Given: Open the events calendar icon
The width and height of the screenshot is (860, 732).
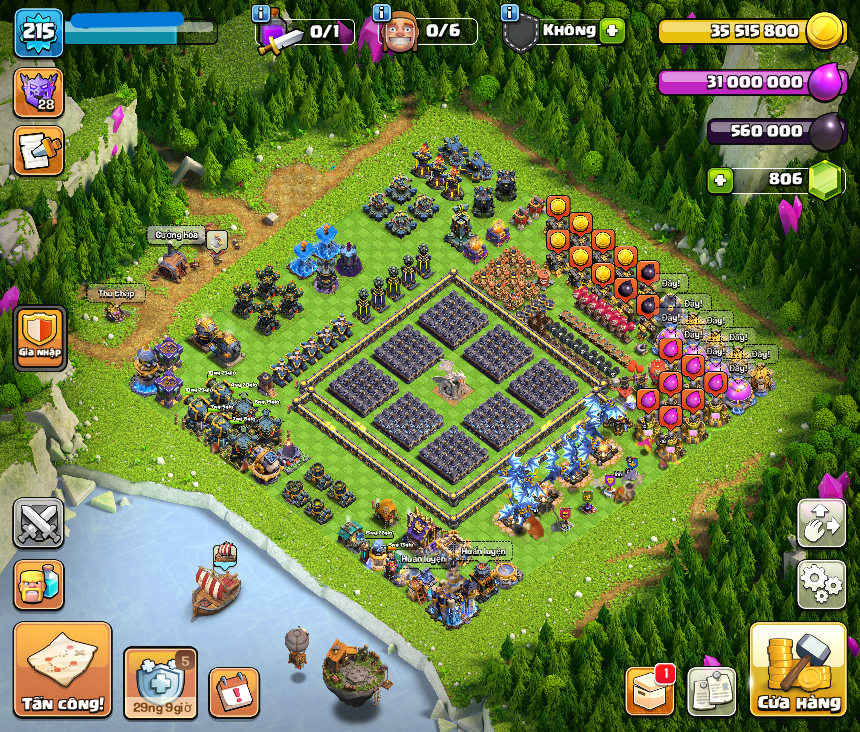Looking at the screenshot, I should click(x=234, y=692).
